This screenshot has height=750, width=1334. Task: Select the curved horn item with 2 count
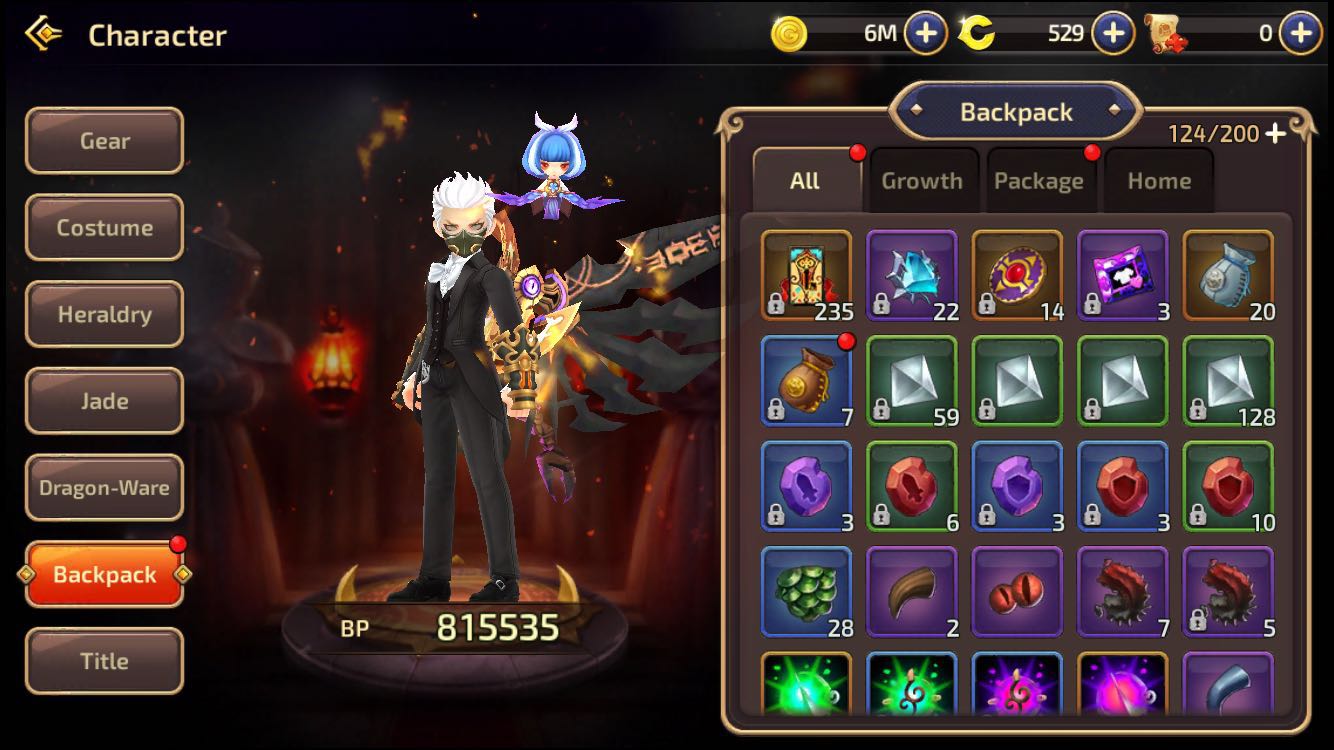911,593
